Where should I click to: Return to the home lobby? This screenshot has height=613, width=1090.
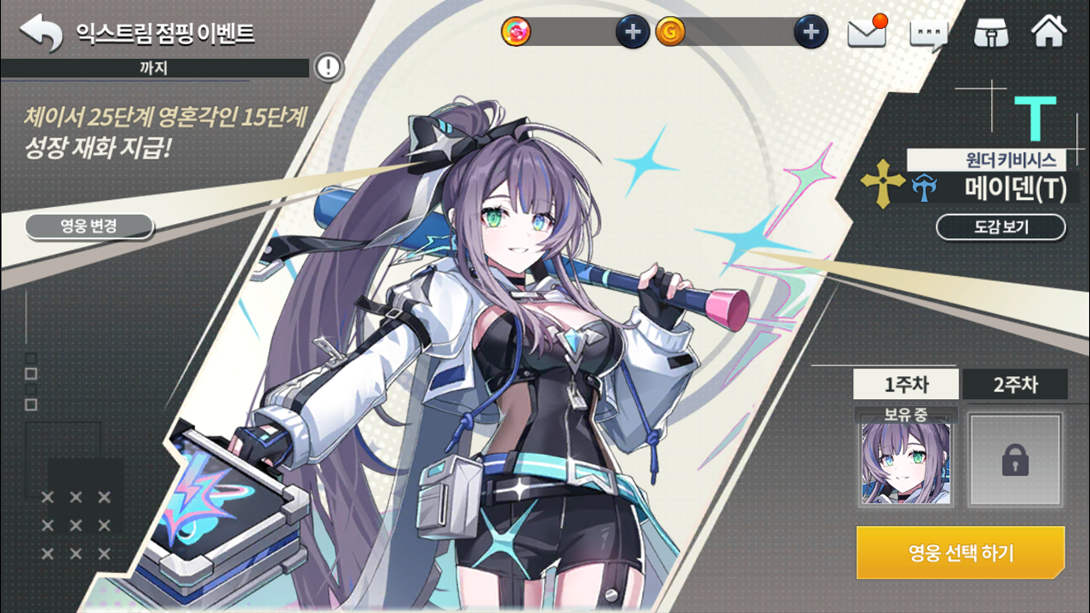pos(1049,31)
